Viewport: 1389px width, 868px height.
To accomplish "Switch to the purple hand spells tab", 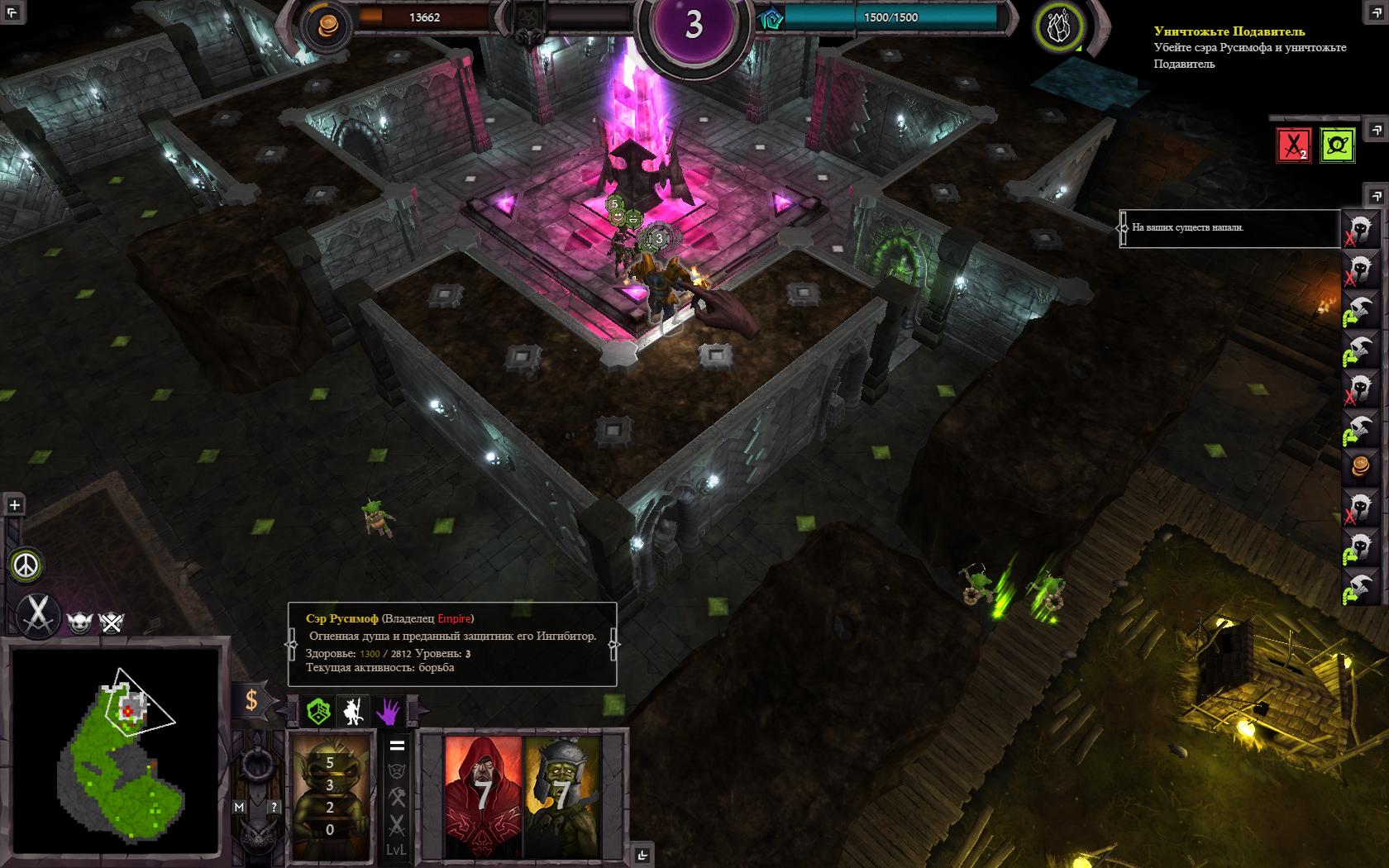I will 389,711.
